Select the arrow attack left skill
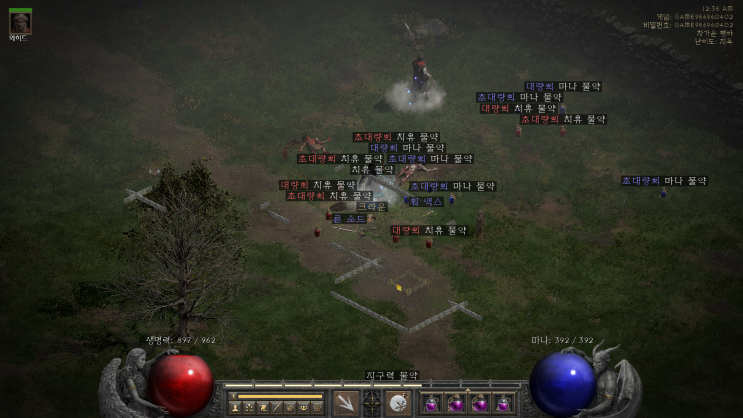Screen dimensions: 743x418 (346, 403)
